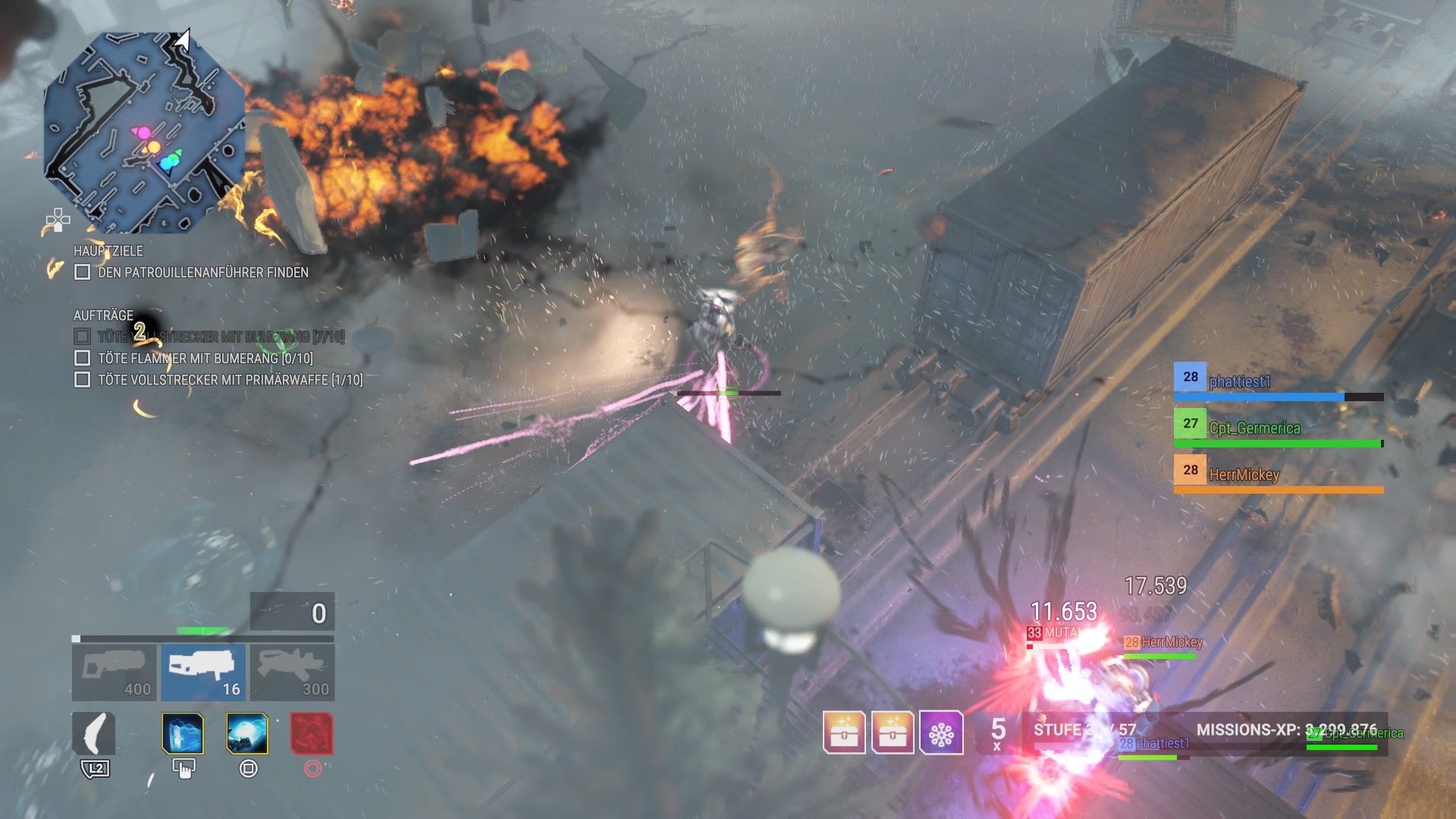Click the purple snowflake pickup icon
The height and width of the screenshot is (819, 1456).
(942, 734)
